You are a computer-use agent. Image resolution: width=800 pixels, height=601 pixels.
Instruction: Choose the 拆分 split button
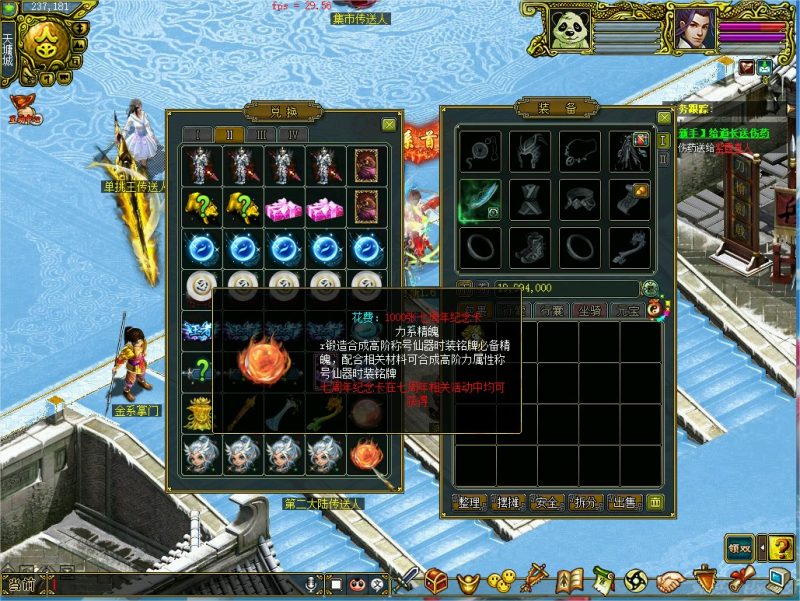[584, 502]
